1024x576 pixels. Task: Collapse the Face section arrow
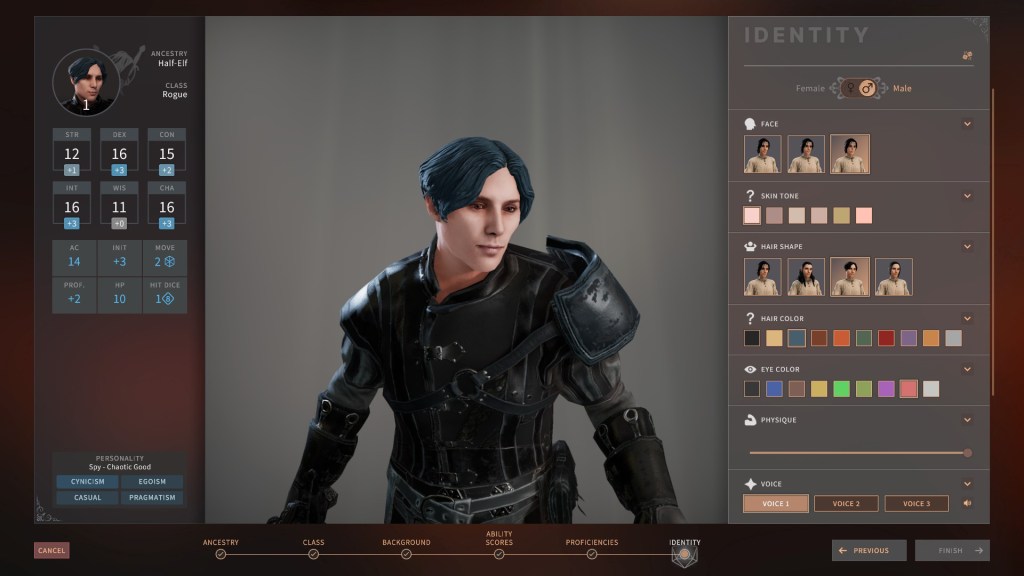click(967, 124)
